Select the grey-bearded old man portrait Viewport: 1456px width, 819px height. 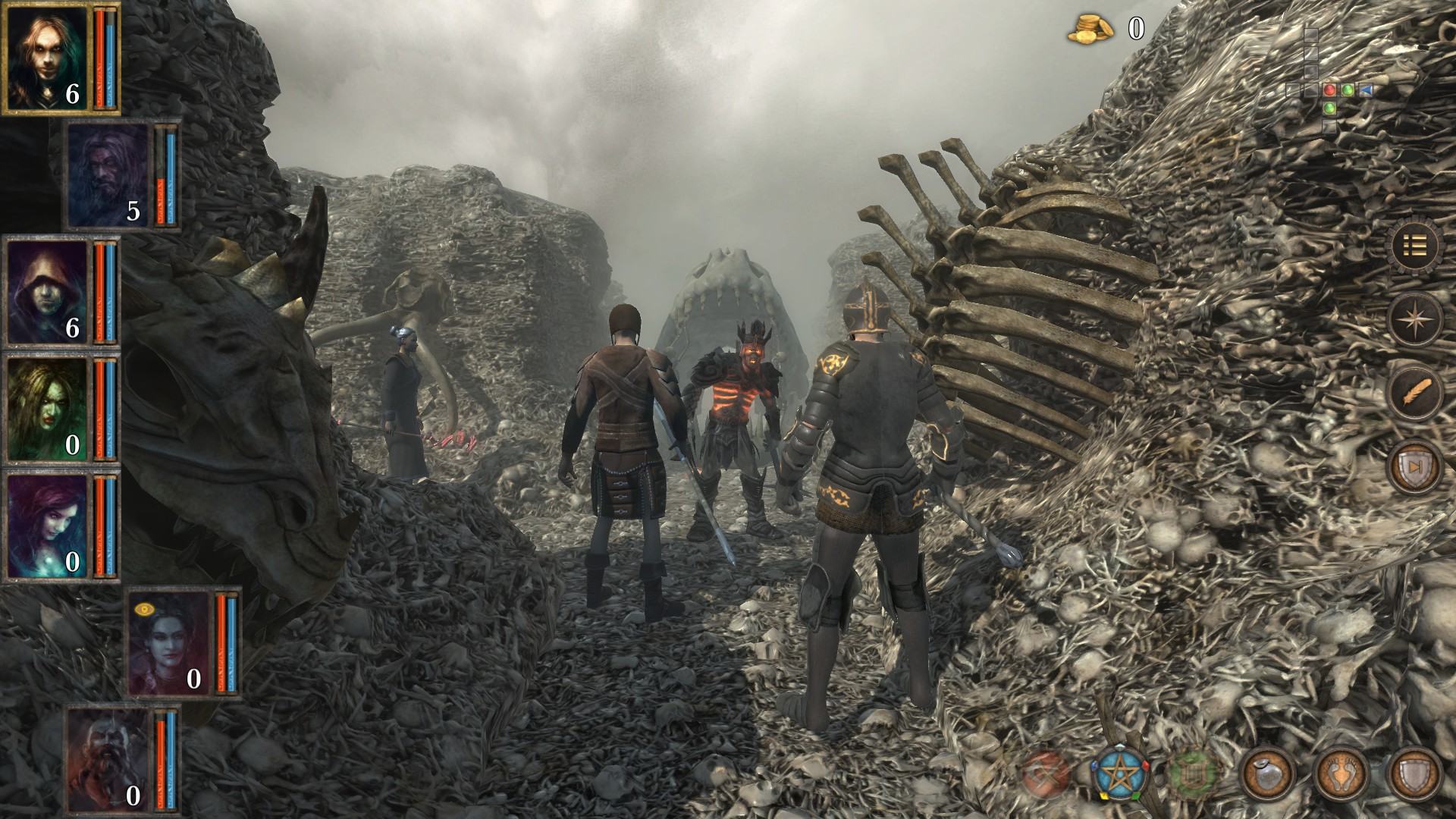click(x=108, y=175)
